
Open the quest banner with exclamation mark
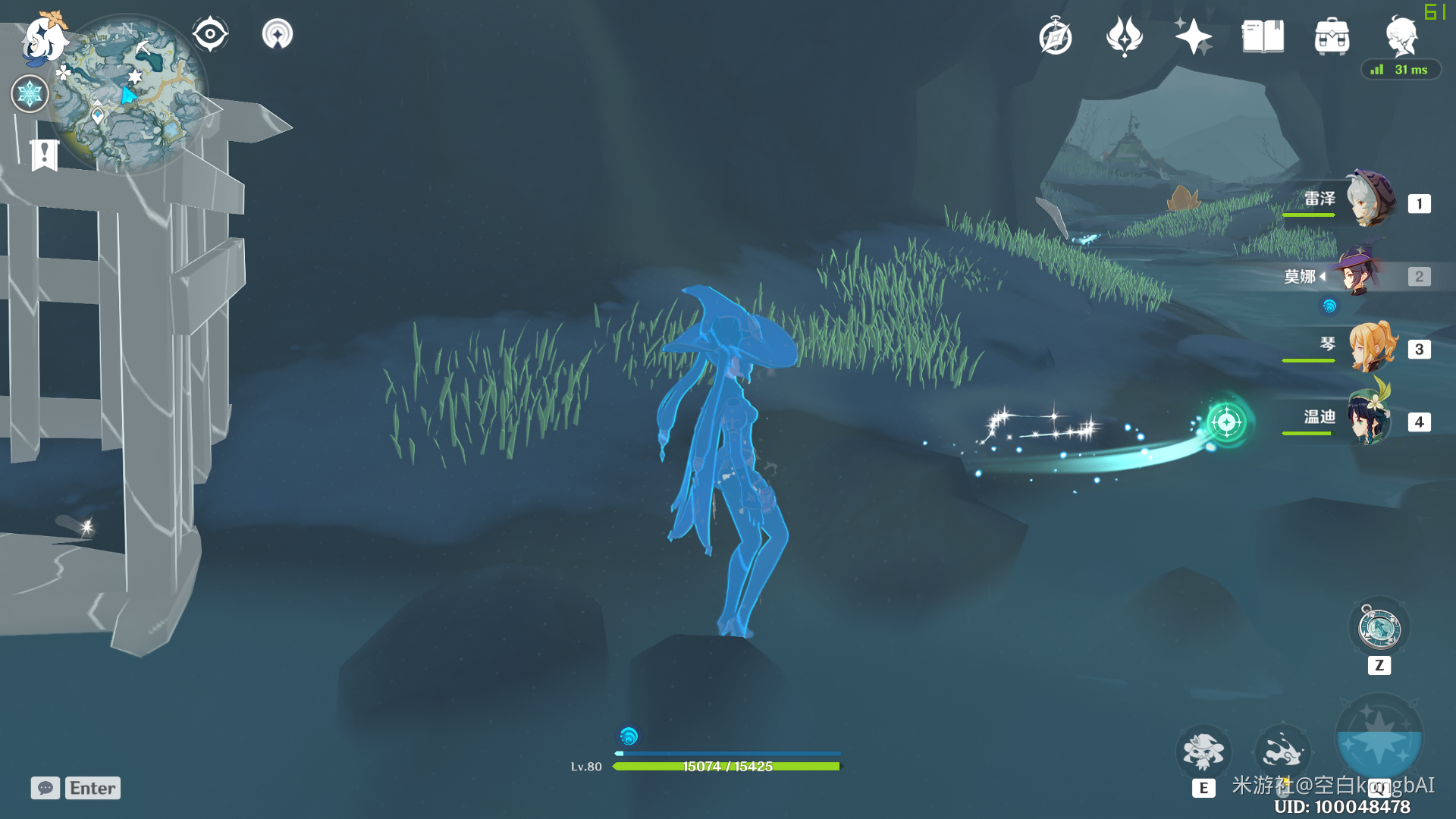coord(44,155)
